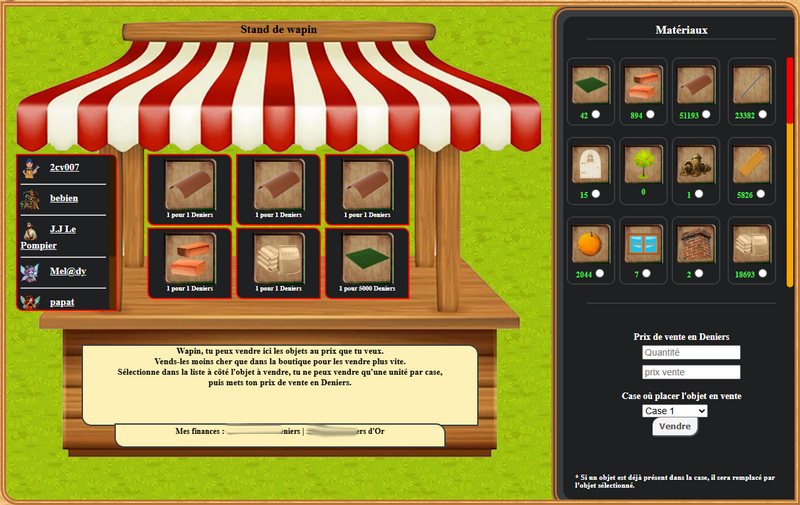This screenshot has height=505, width=800.
Task: Go to Mel@dy's stand
Action: coord(68,271)
